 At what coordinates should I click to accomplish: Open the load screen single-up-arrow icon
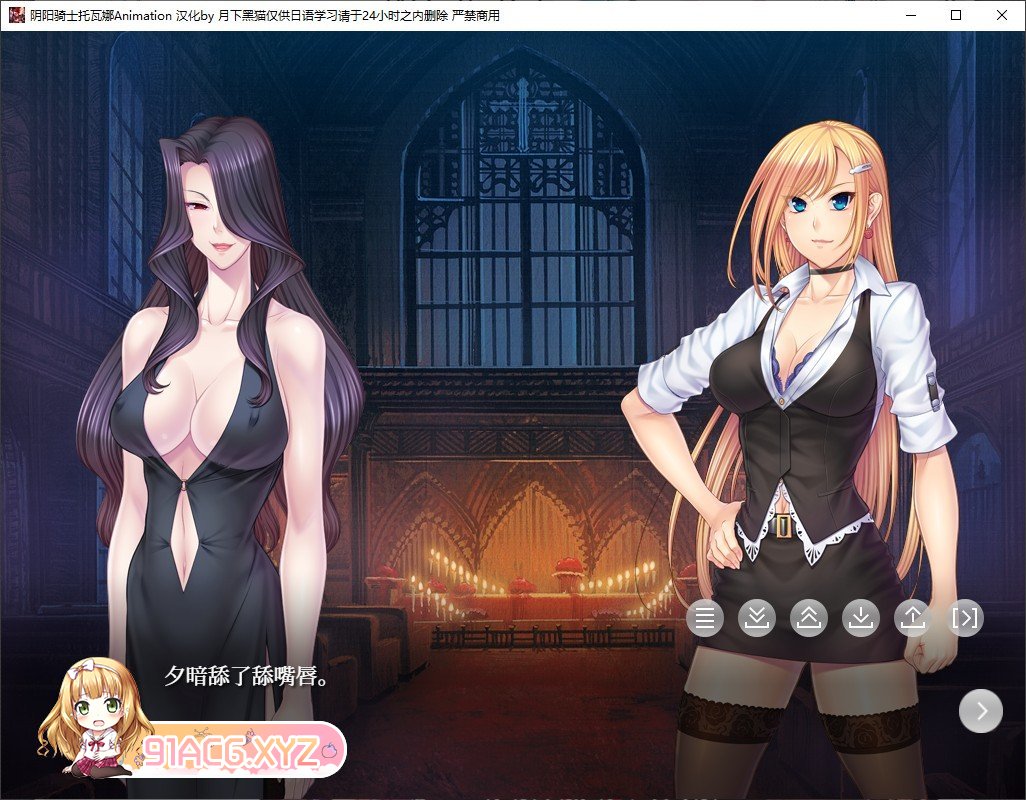(x=913, y=619)
